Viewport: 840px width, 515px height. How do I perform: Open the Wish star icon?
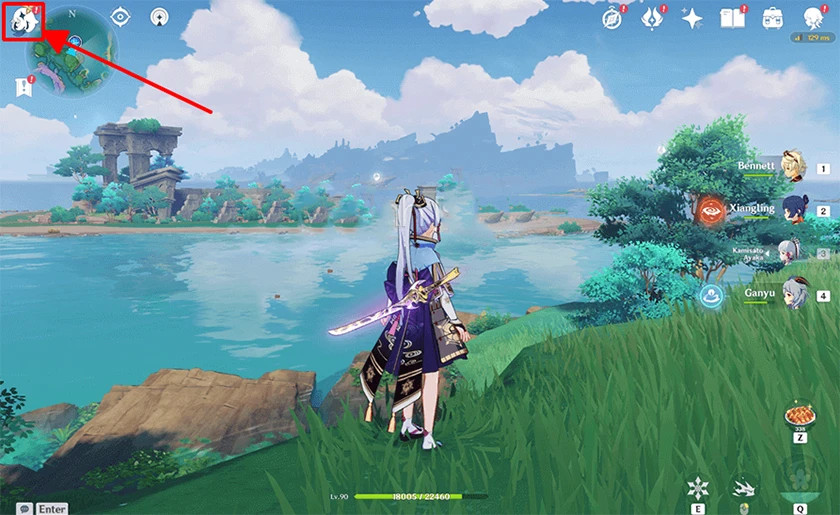click(x=692, y=17)
